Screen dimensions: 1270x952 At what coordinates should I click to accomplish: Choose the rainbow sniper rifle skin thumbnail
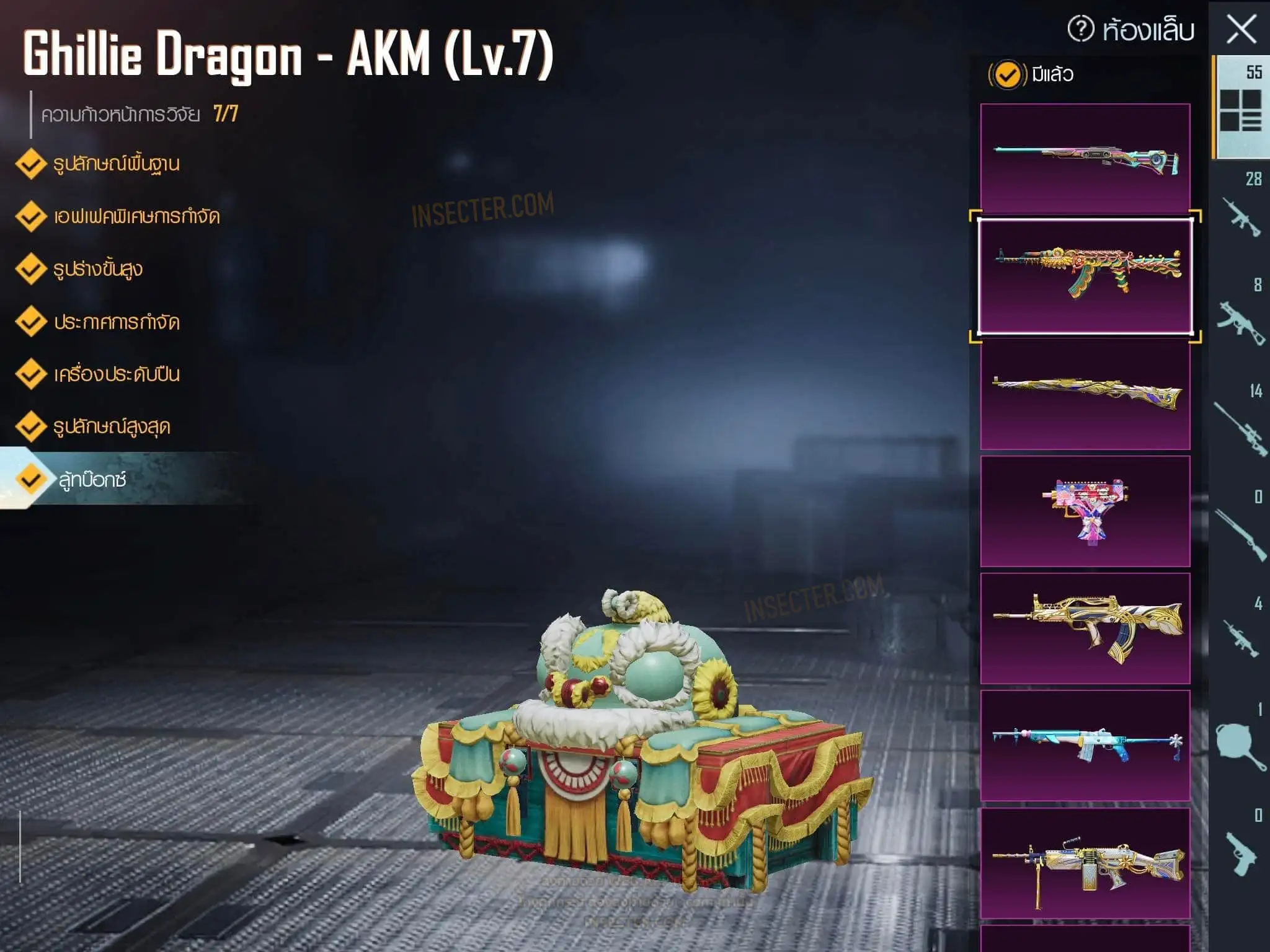1085,159
